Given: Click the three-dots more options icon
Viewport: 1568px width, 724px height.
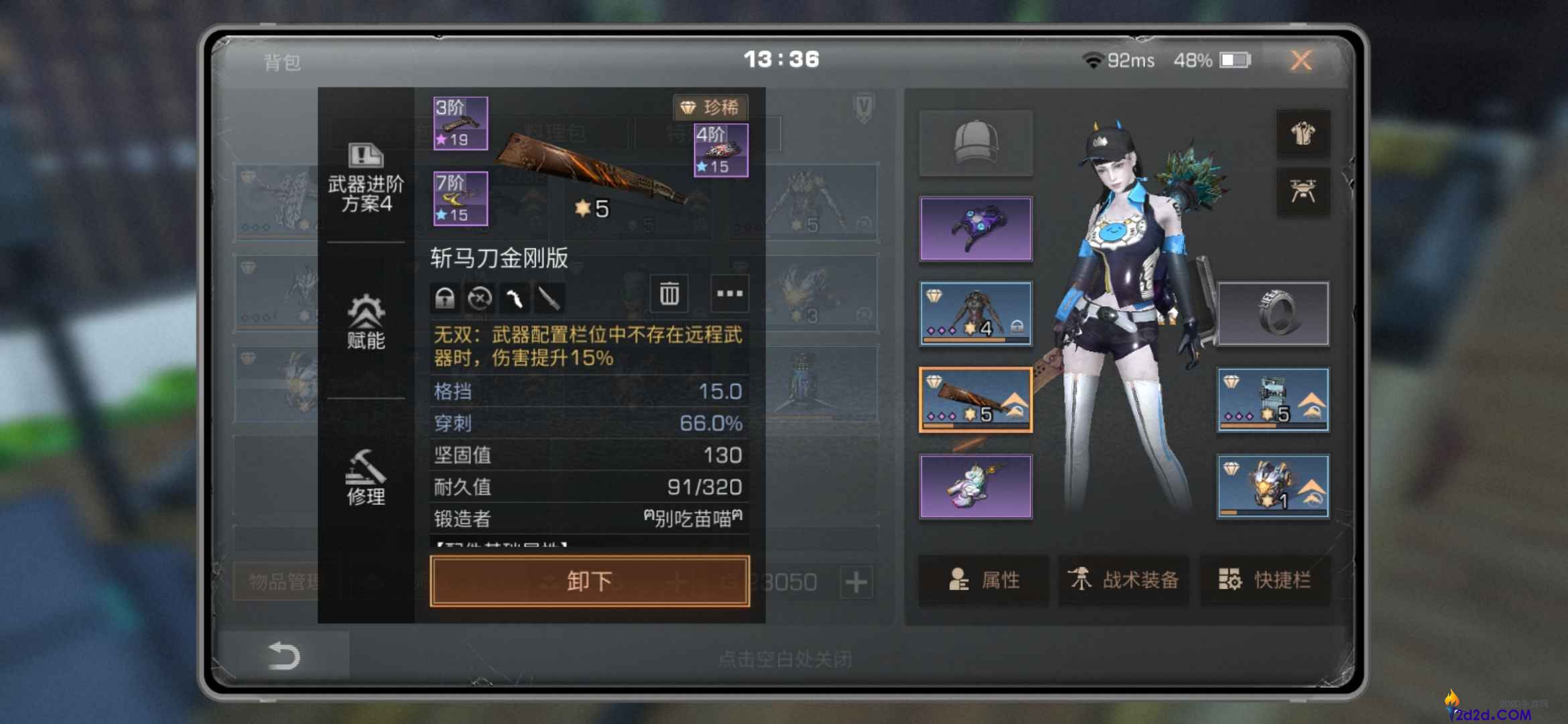Looking at the screenshot, I should [x=729, y=294].
